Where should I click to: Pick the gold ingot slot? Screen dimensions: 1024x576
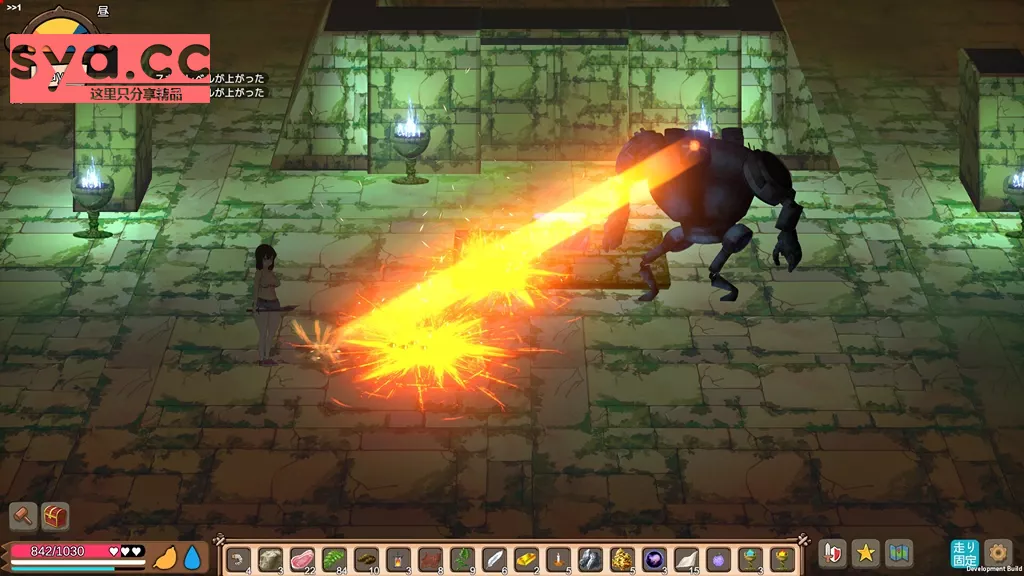pos(527,559)
